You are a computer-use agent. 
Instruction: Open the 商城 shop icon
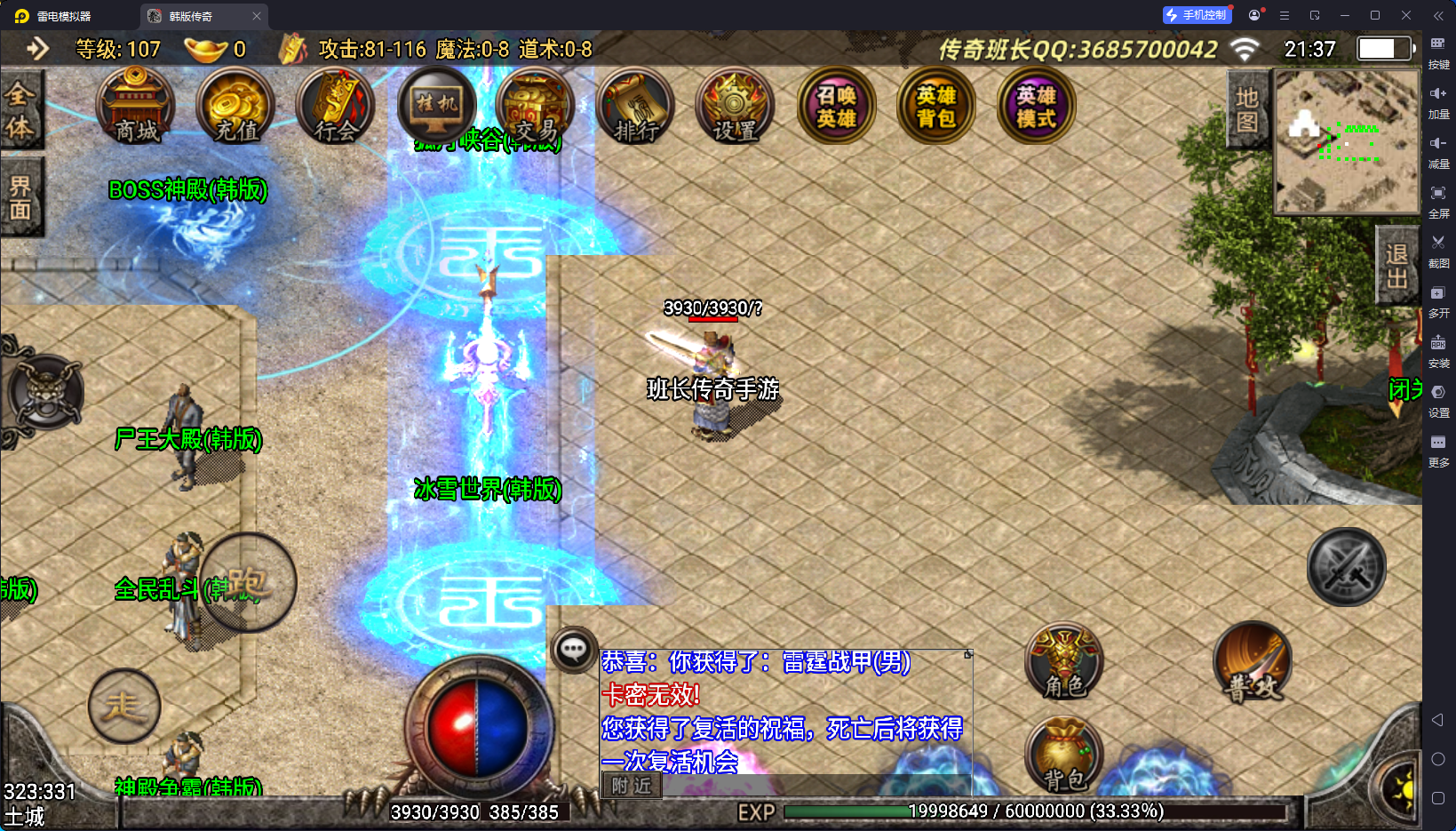(x=135, y=107)
